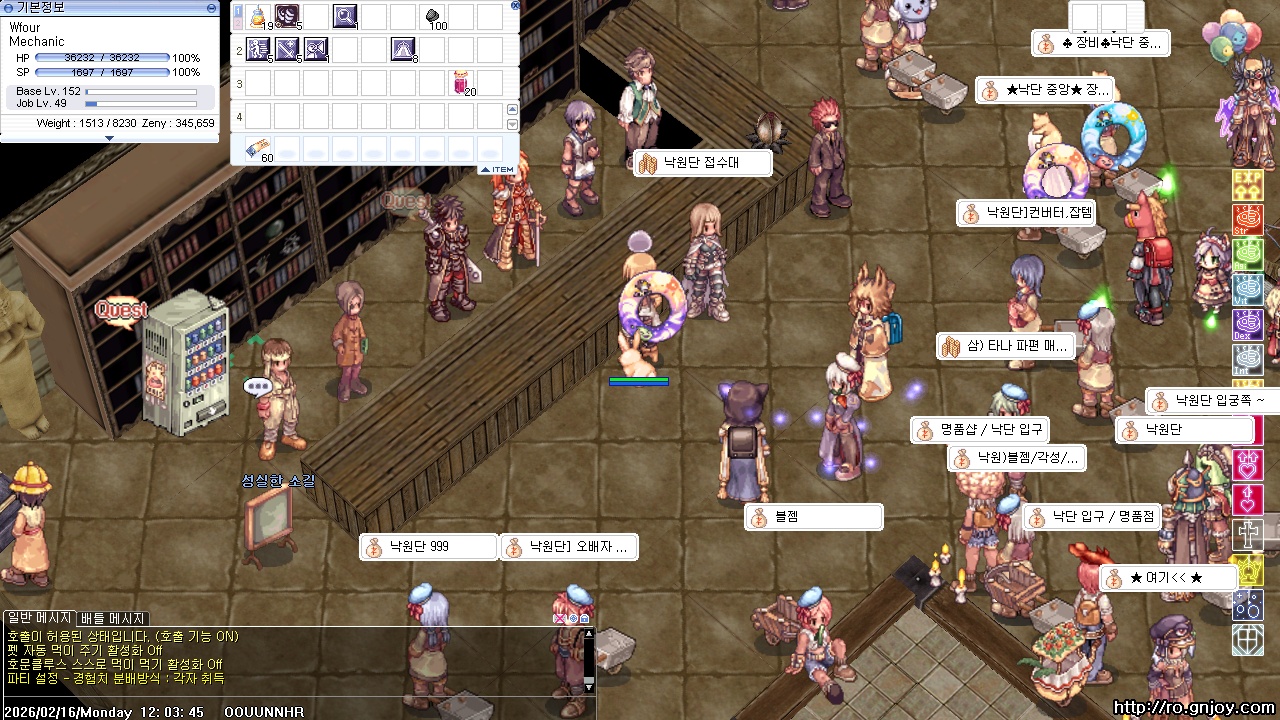Select the 일반 메시지 chat tab
The height and width of the screenshot is (720, 1280).
coord(39,618)
